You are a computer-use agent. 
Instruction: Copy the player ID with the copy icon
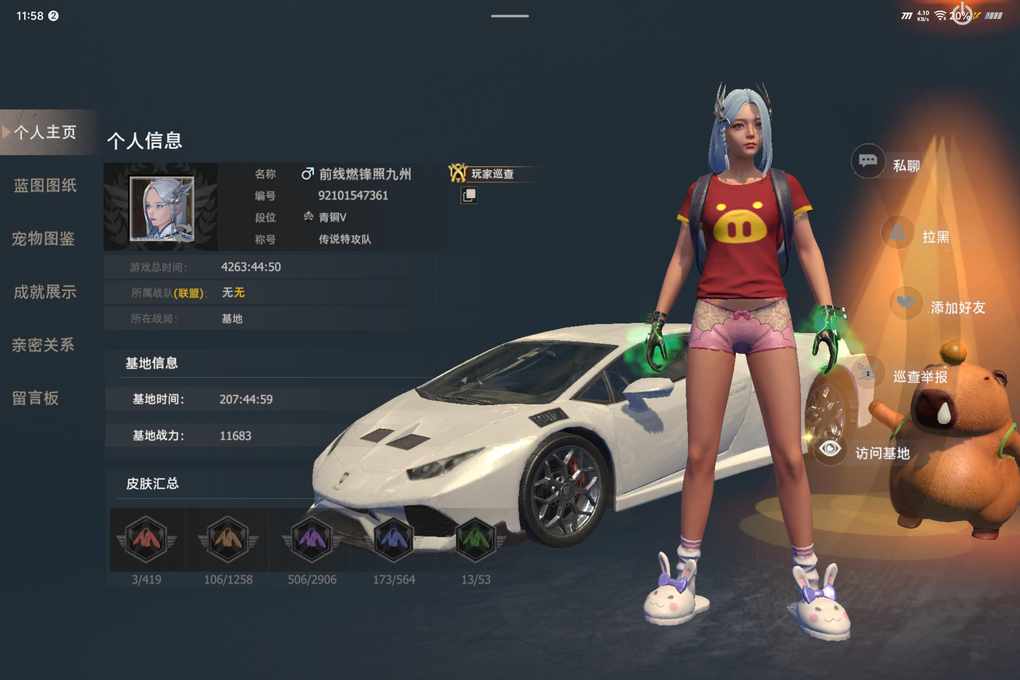[468, 196]
